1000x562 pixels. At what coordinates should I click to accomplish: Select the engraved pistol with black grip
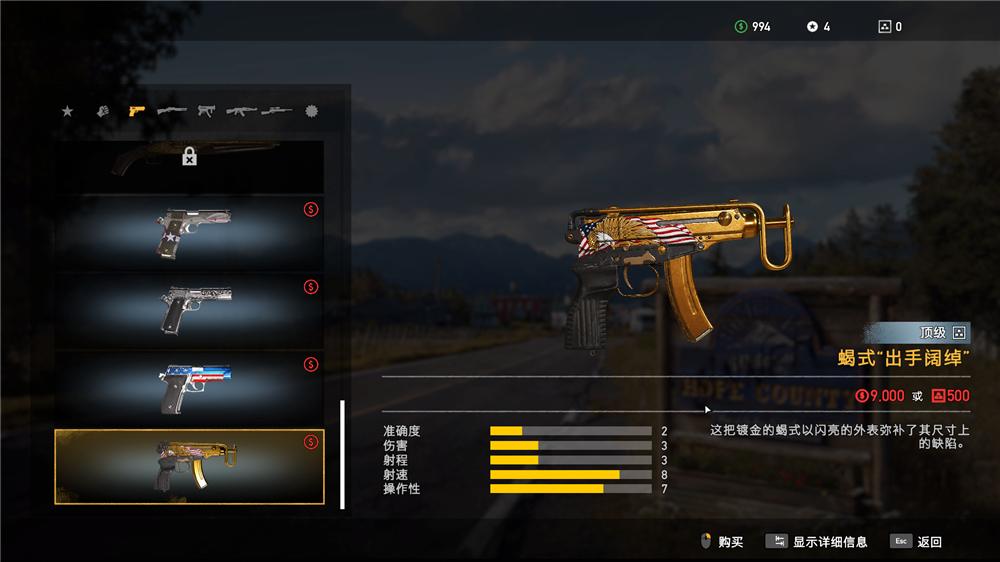[x=189, y=309]
